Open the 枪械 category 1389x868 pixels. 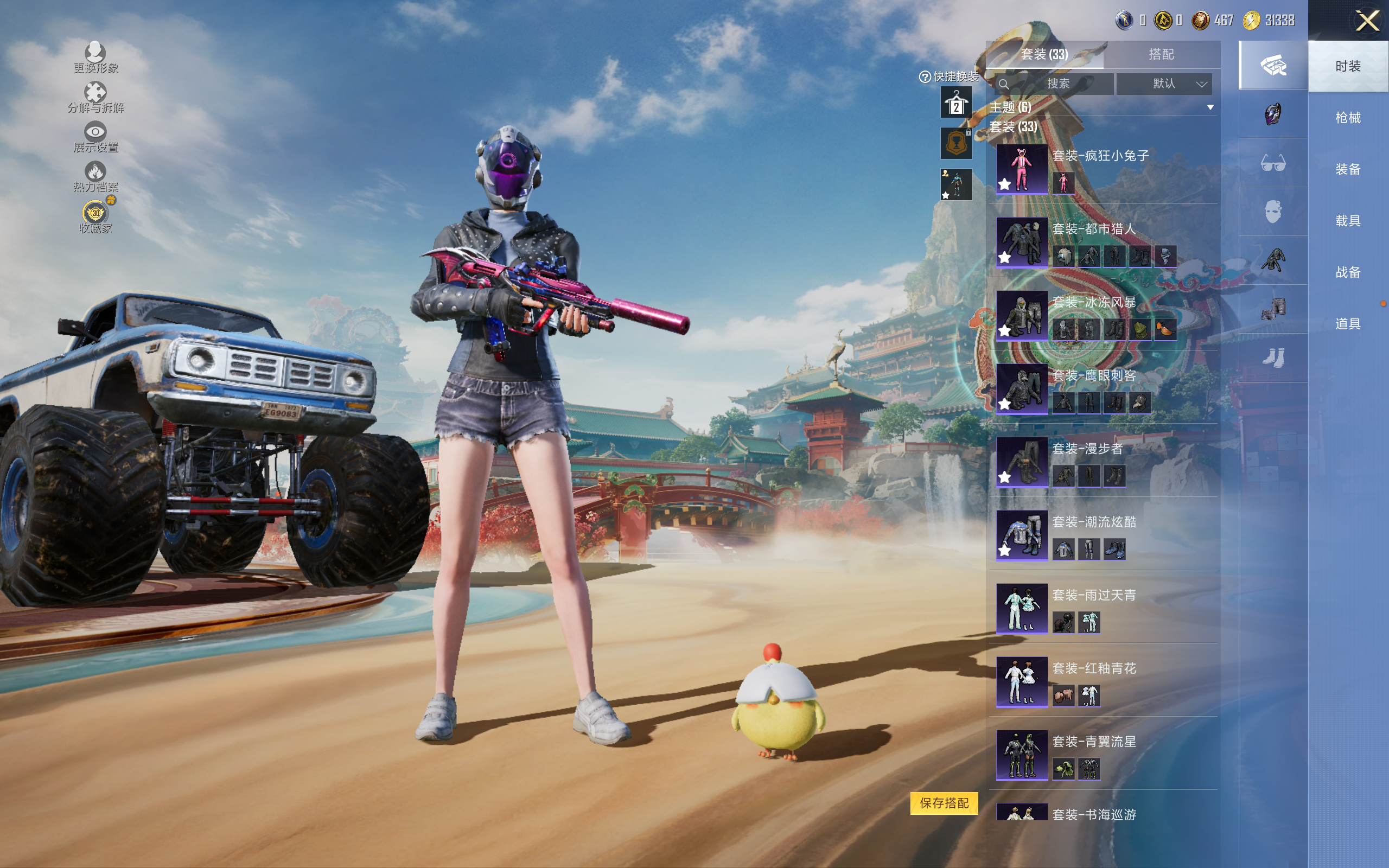click(x=1347, y=118)
